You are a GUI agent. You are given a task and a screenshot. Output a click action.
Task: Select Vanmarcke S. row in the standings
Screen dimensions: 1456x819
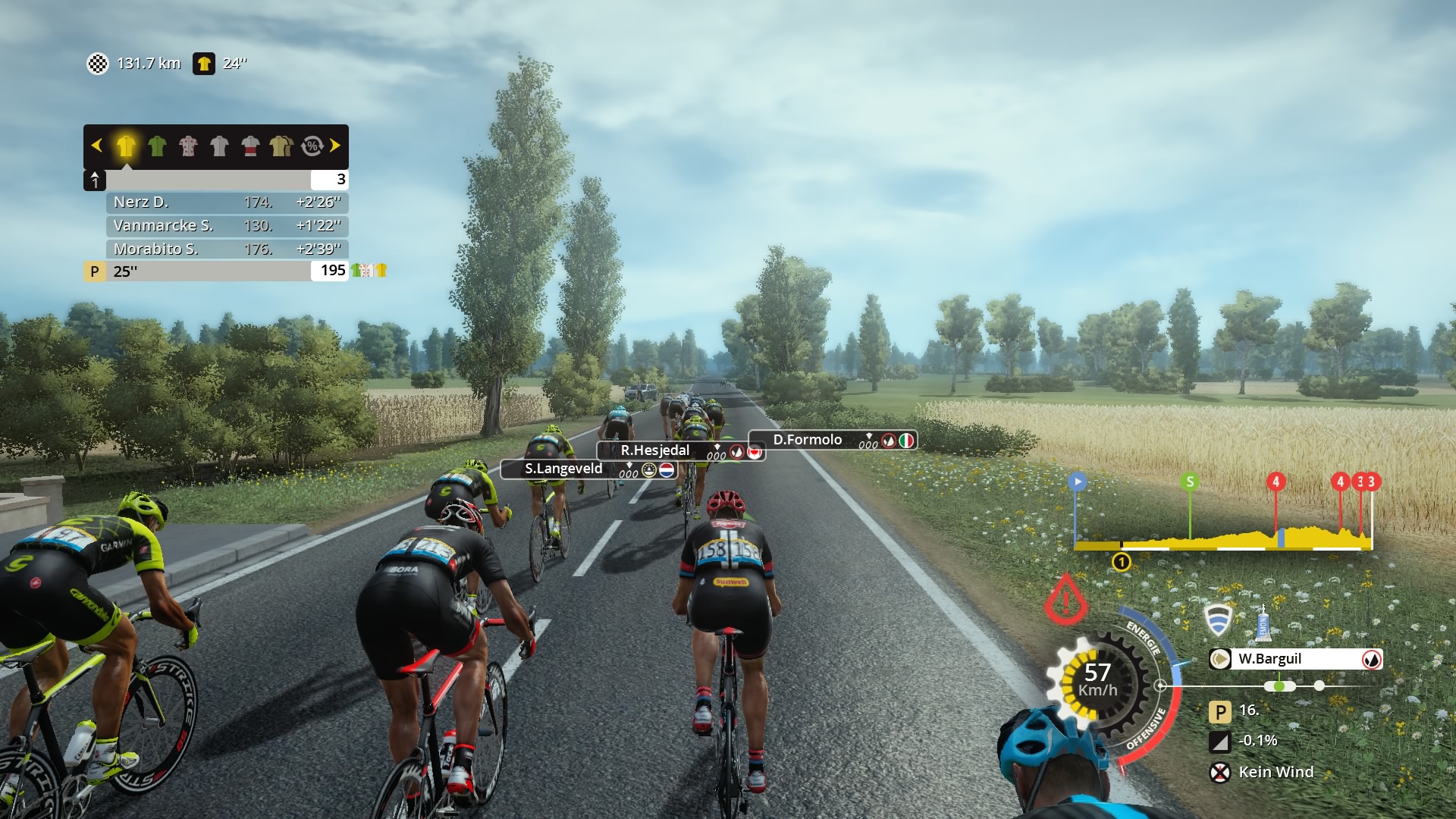[227, 226]
